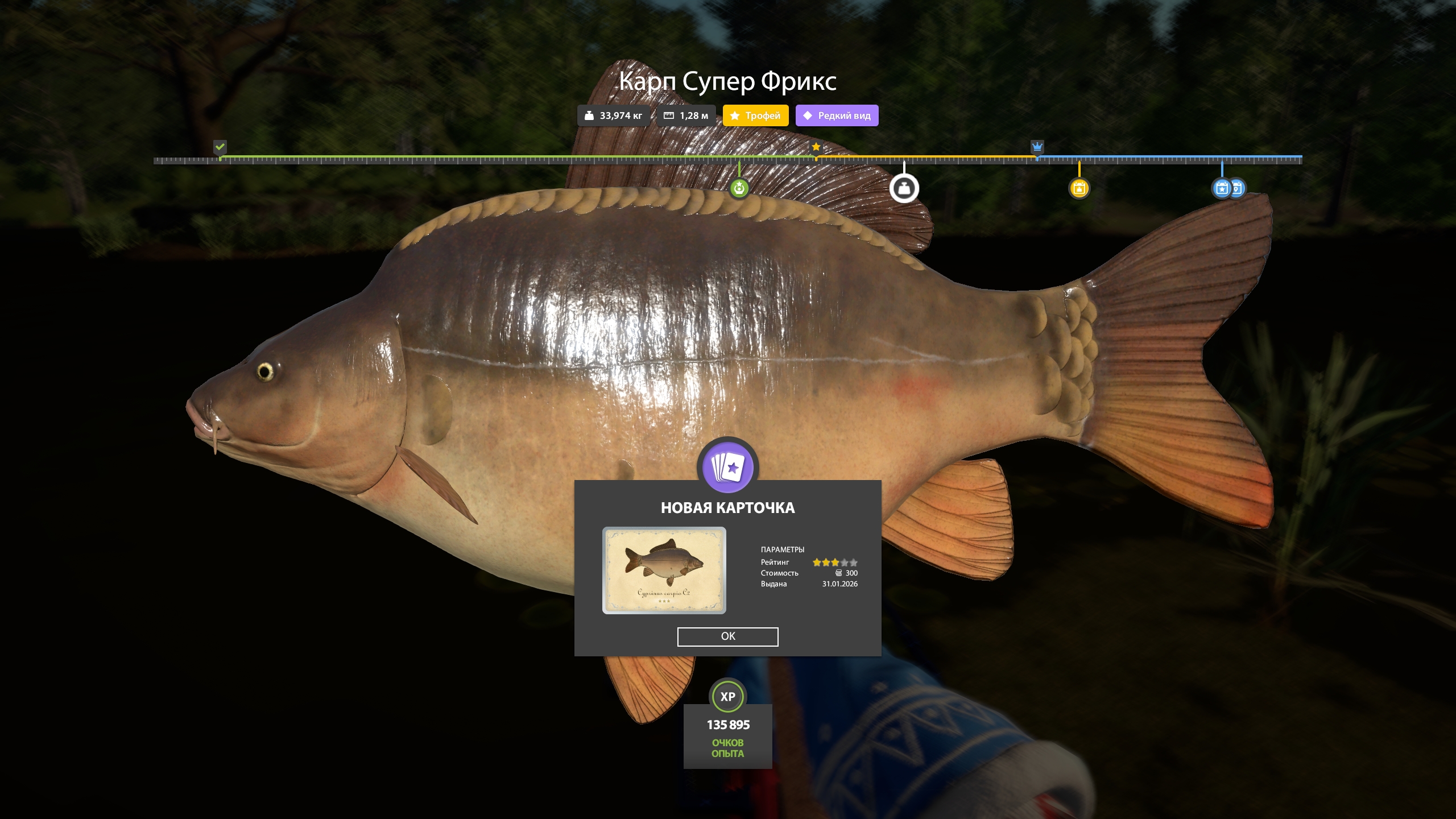This screenshot has height=819, width=1456.
Task: Click the green circular marker below the scale
Action: tap(739, 188)
